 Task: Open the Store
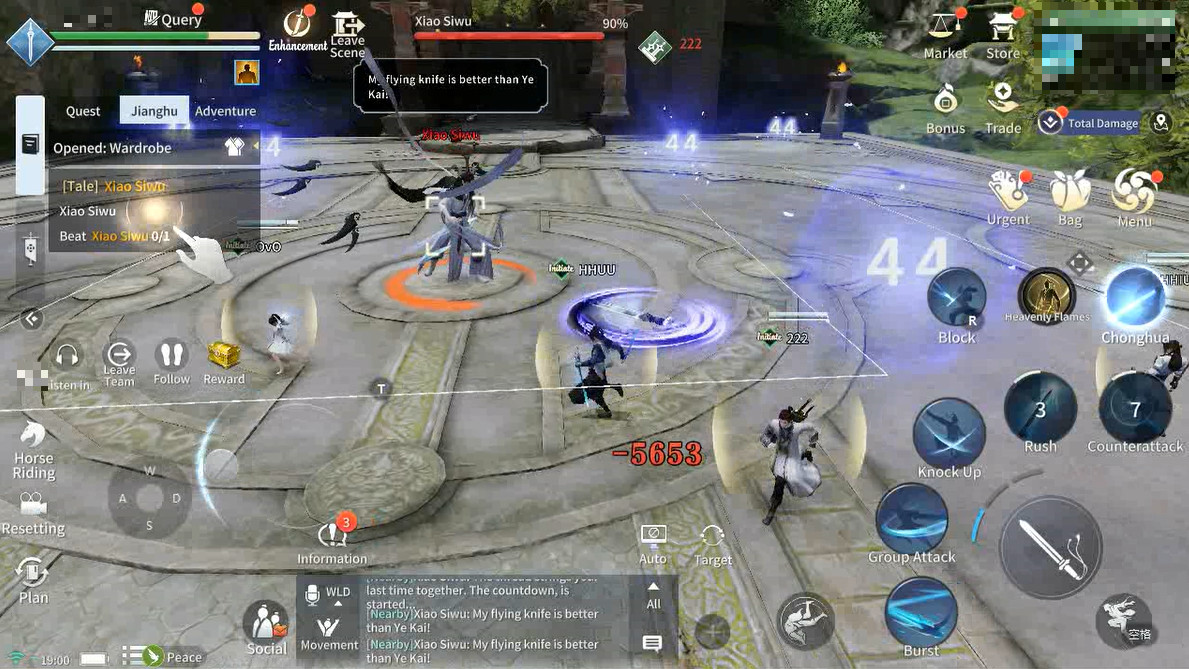pos(1002,34)
